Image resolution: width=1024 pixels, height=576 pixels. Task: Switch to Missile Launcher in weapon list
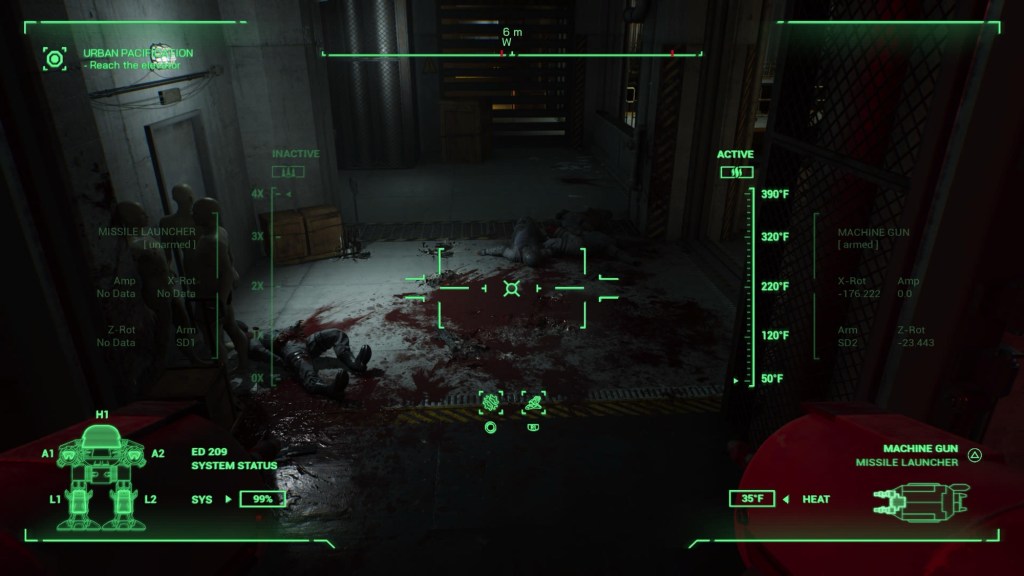click(x=907, y=462)
